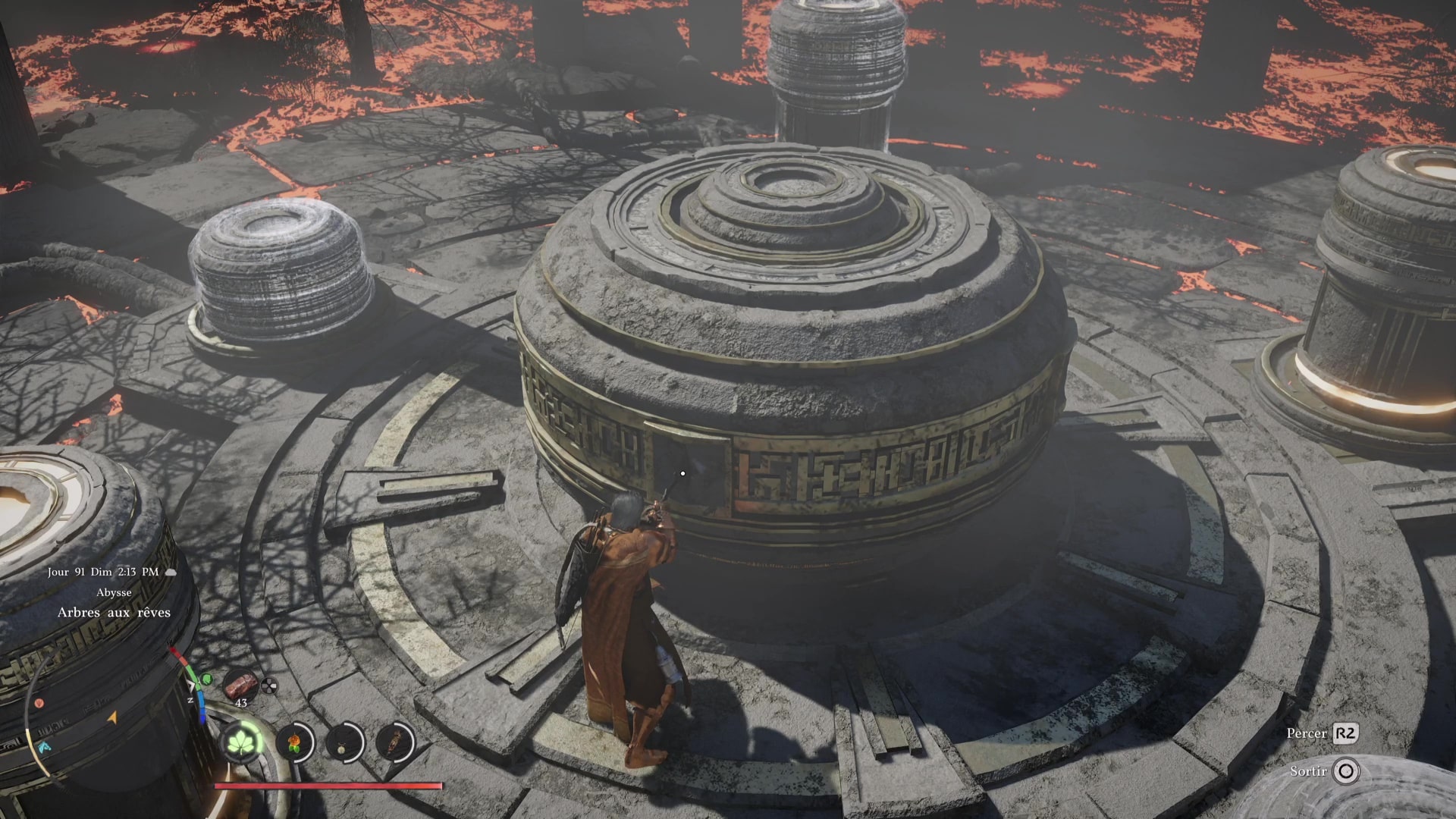The image size is (1456, 819).
Task: Use the raw meat slot showing 43
Action: tap(241, 685)
